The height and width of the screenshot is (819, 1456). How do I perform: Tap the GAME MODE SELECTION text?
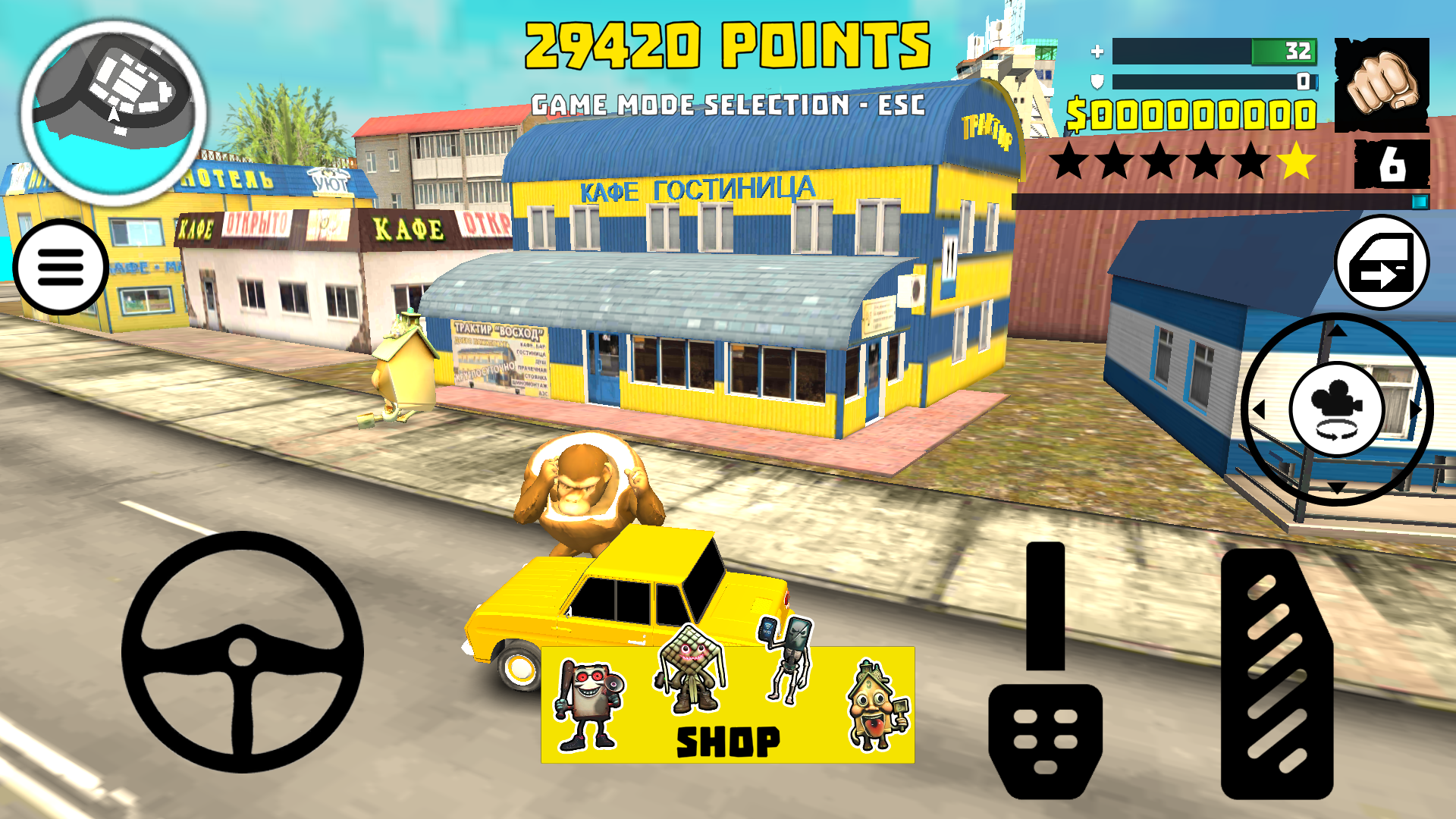[728, 103]
